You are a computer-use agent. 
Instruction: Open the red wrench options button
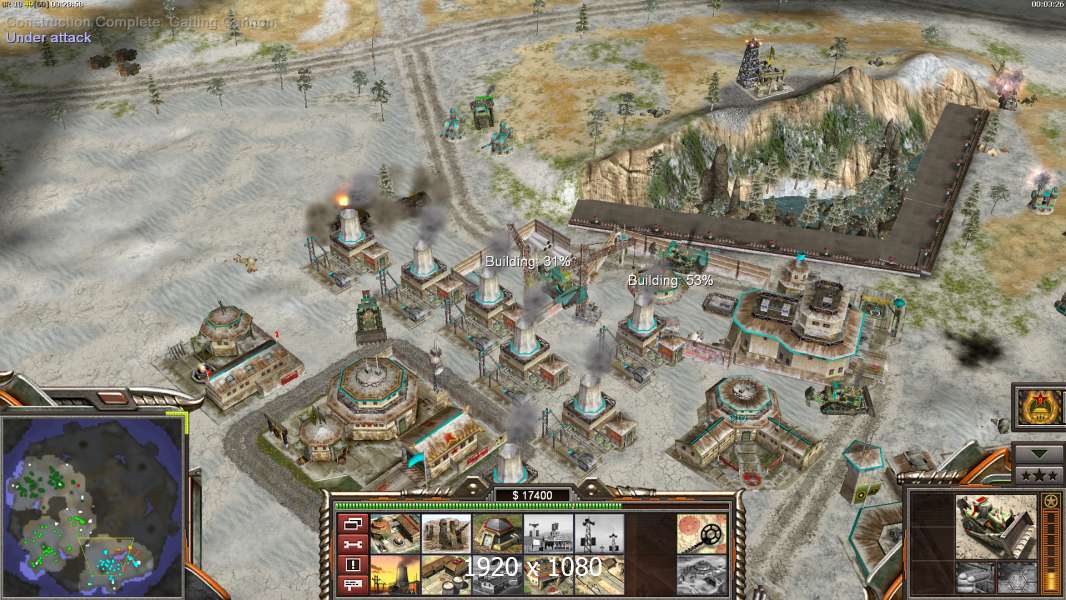click(353, 545)
